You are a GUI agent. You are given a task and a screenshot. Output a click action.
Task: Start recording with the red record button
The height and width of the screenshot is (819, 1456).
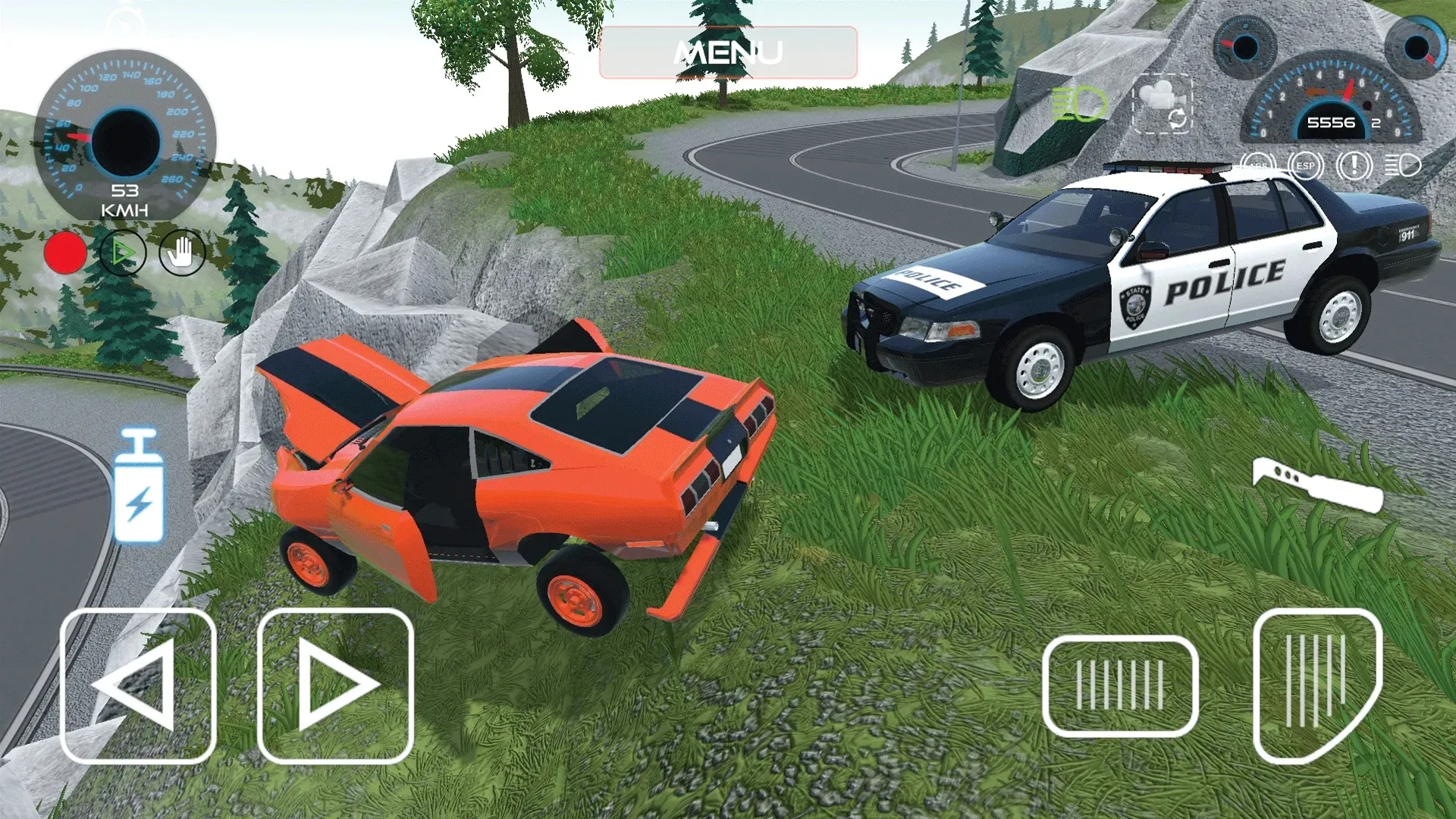pos(64,253)
